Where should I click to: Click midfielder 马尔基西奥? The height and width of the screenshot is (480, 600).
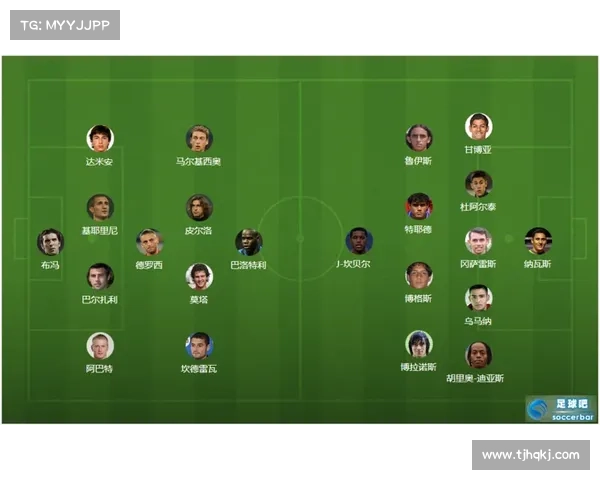pos(199,138)
